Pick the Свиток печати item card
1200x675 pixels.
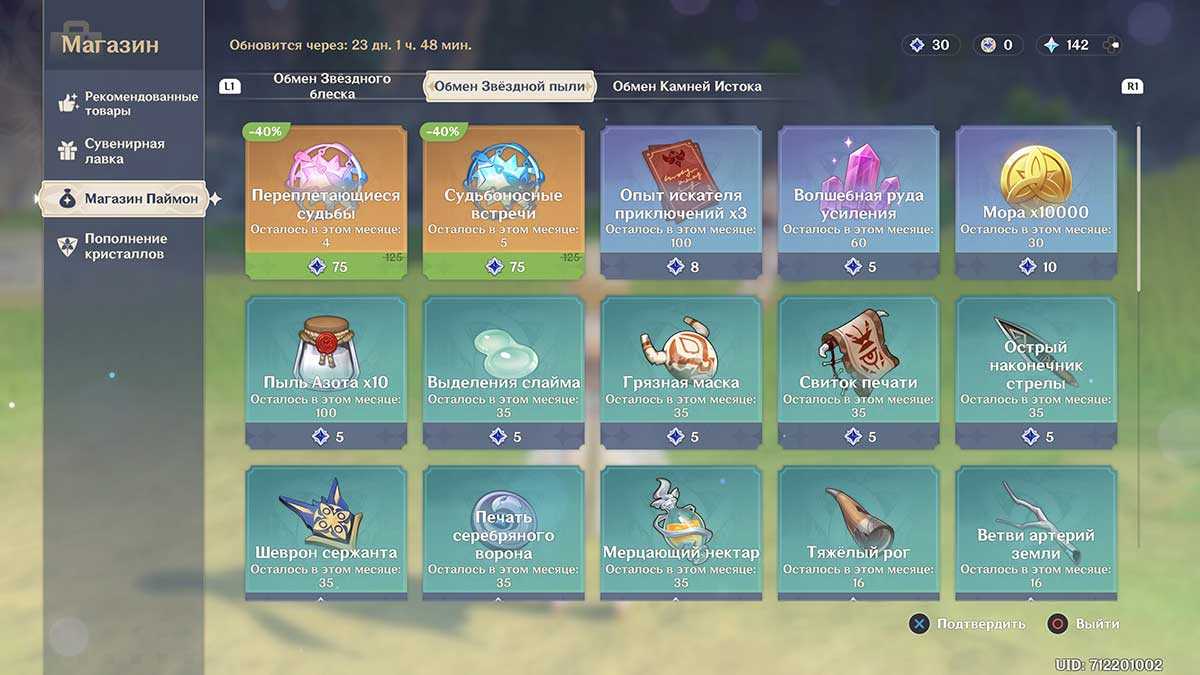coord(858,372)
